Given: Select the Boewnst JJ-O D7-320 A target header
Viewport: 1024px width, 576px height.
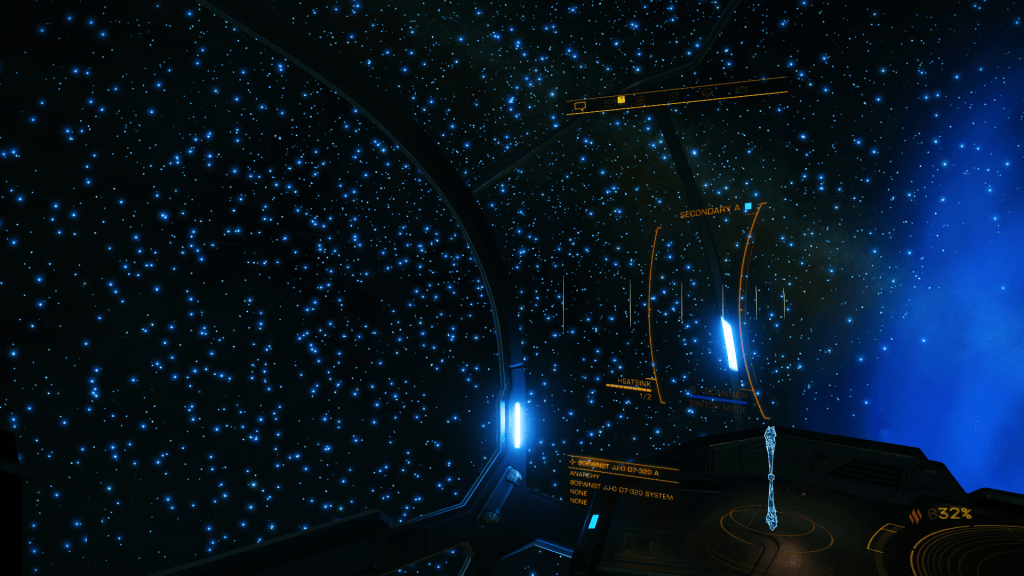Looking at the screenshot, I should pos(619,464).
